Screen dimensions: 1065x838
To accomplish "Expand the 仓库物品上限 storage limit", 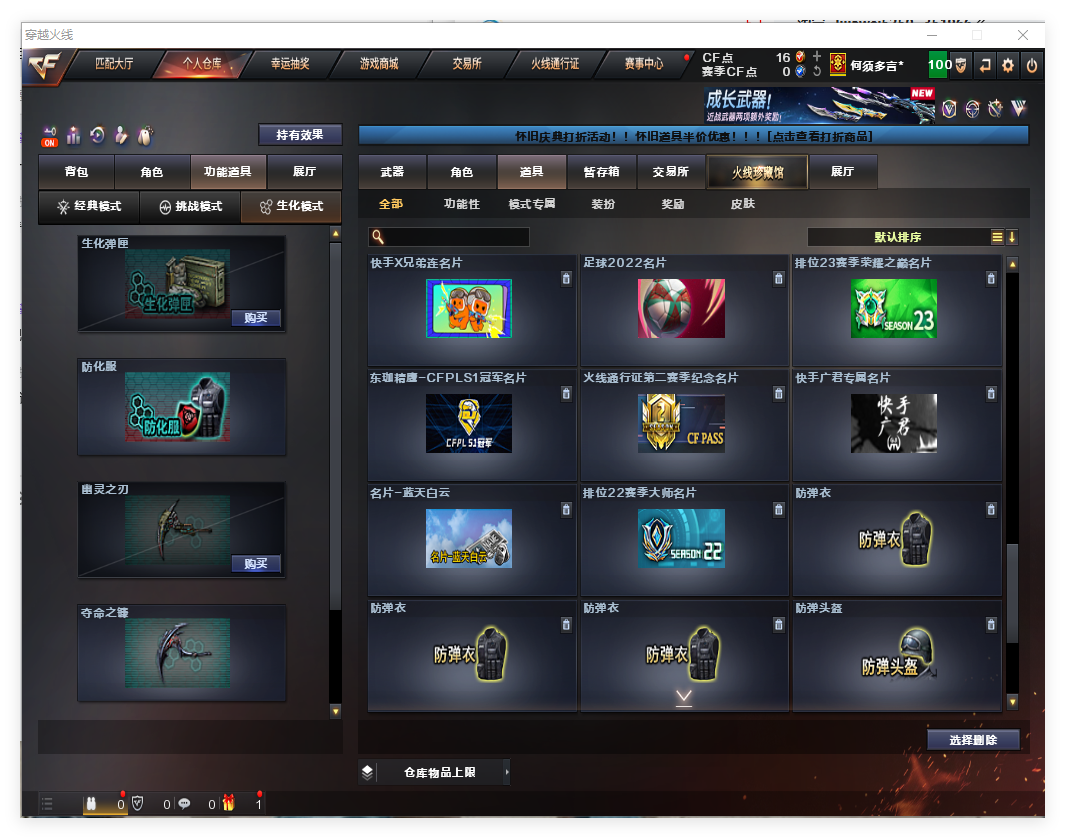I will click(x=435, y=772).
